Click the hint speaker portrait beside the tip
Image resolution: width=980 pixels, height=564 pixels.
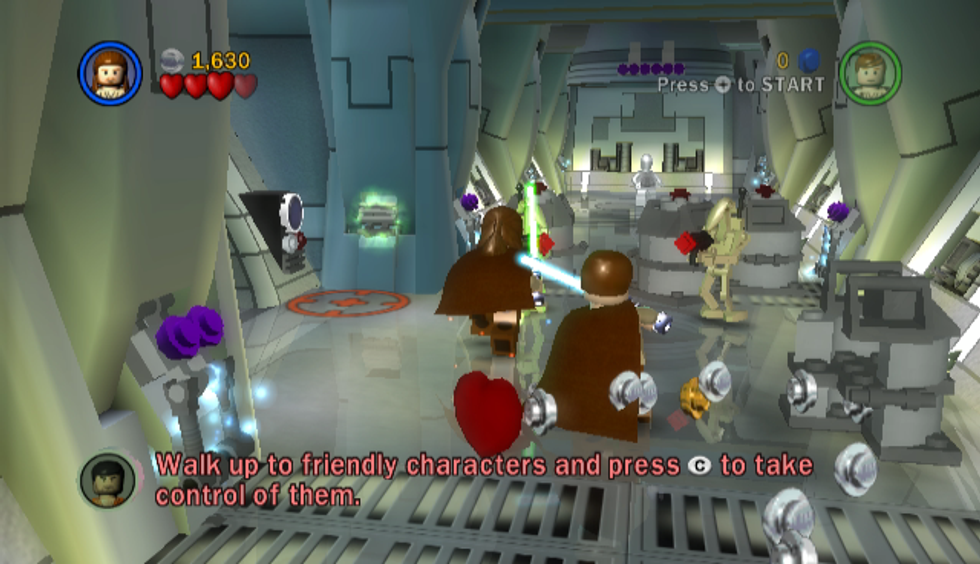click(108, 479)
